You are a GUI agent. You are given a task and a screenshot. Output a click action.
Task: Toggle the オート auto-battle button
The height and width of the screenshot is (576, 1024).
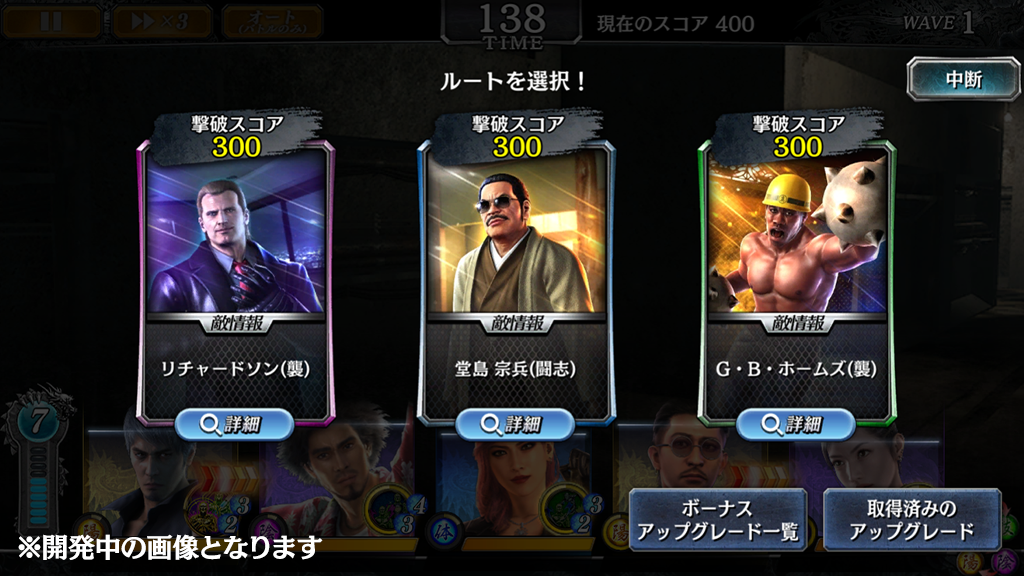[x=272, y=21]
